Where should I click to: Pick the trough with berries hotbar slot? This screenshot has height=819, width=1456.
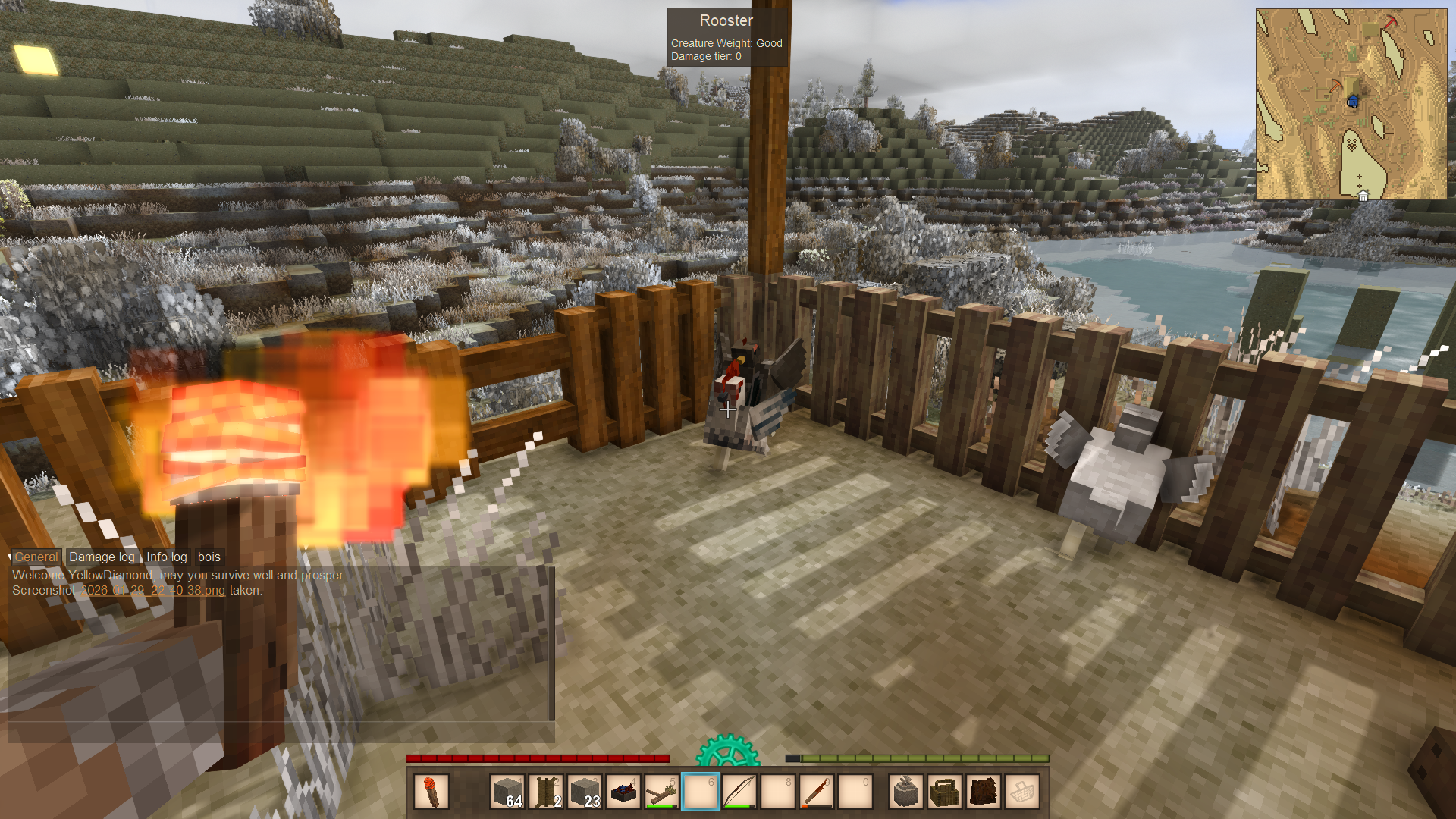(623, 792)
